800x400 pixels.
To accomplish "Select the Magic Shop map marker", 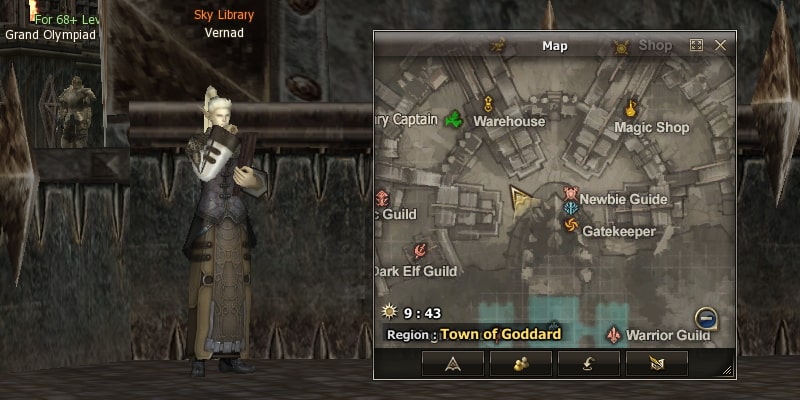I will coord(632,108).
